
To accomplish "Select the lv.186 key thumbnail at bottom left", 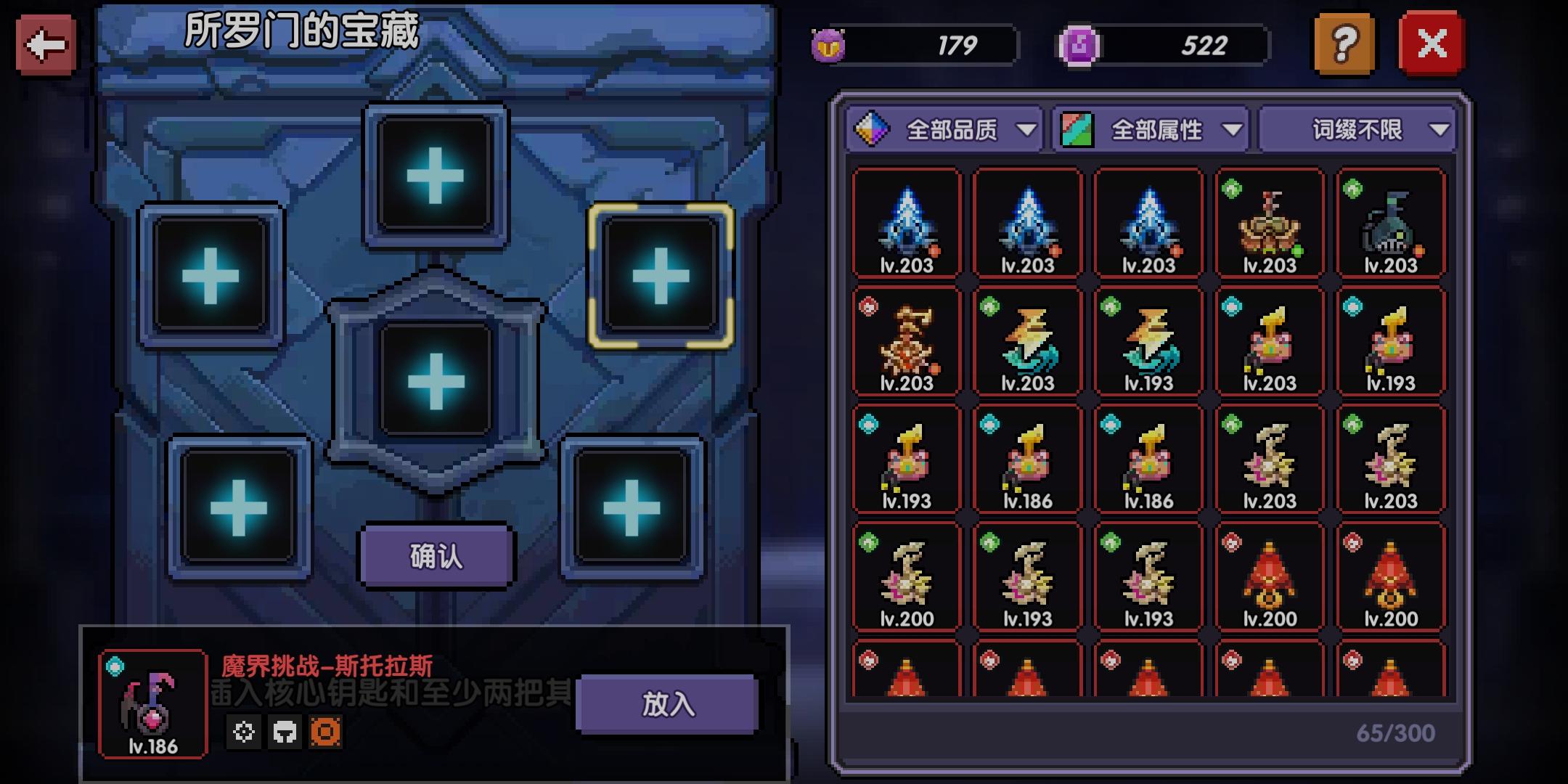I will click(x=151, y=708).
